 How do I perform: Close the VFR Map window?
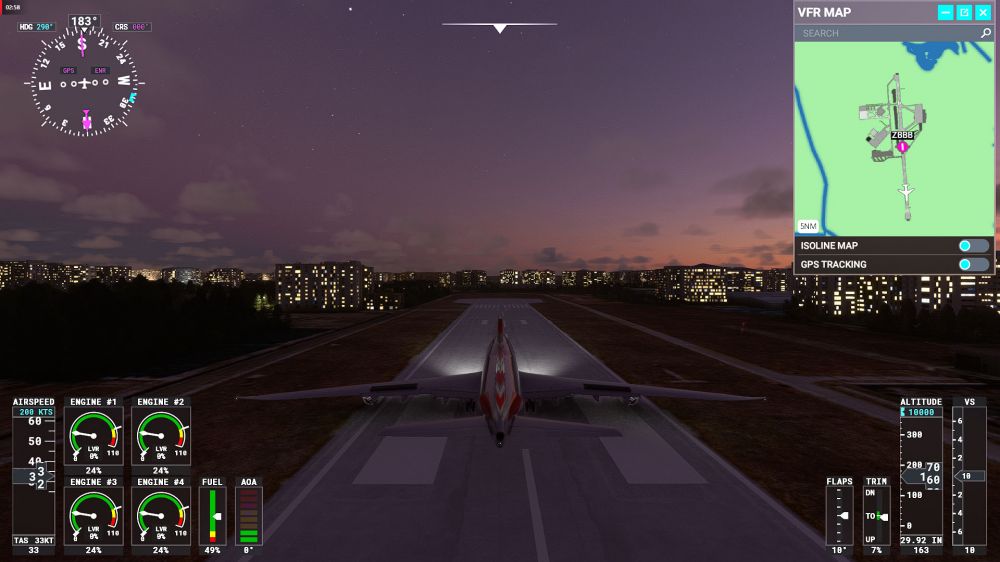[x=982, y=13]
